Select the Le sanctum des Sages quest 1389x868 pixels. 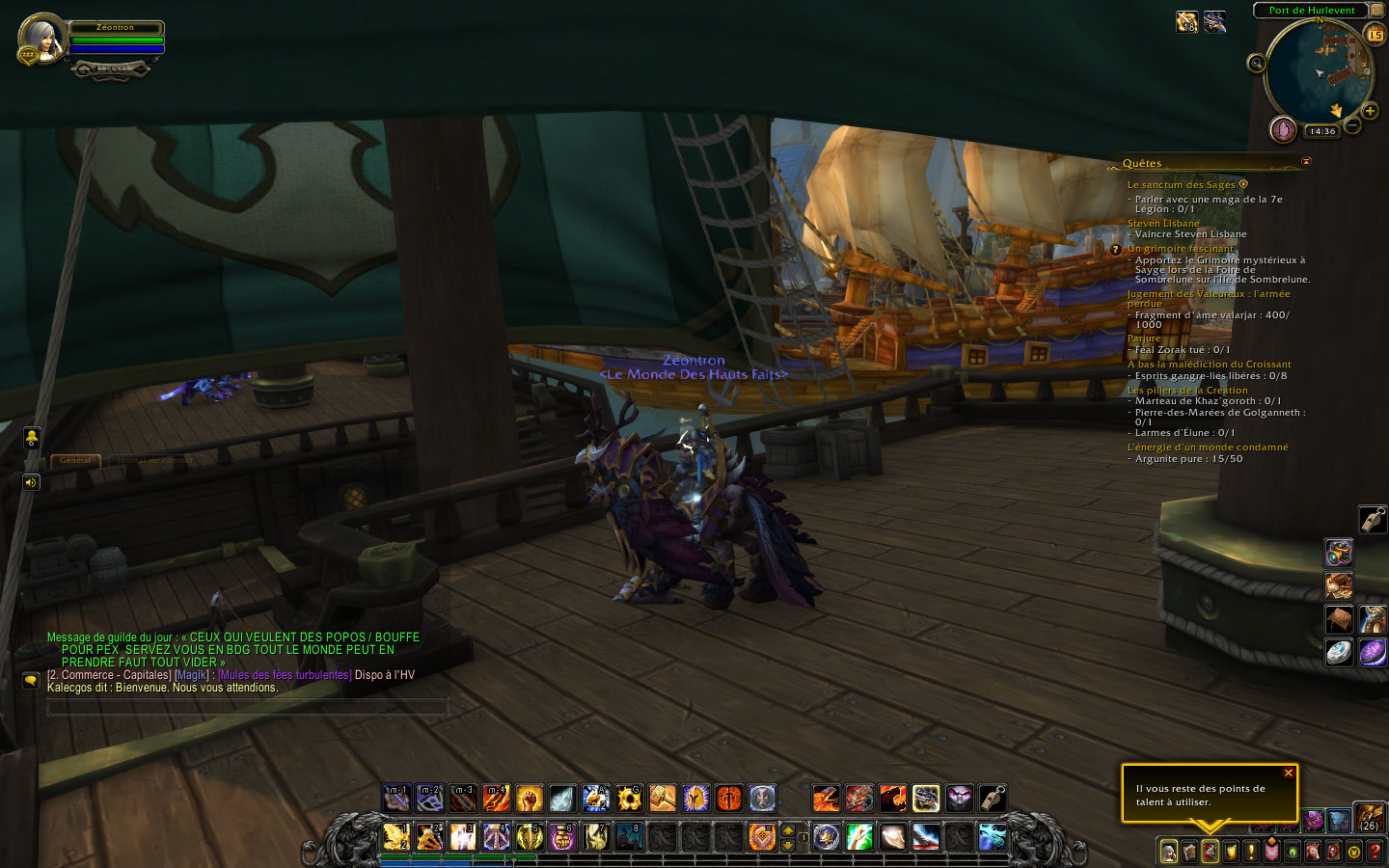coord(1181,185)
